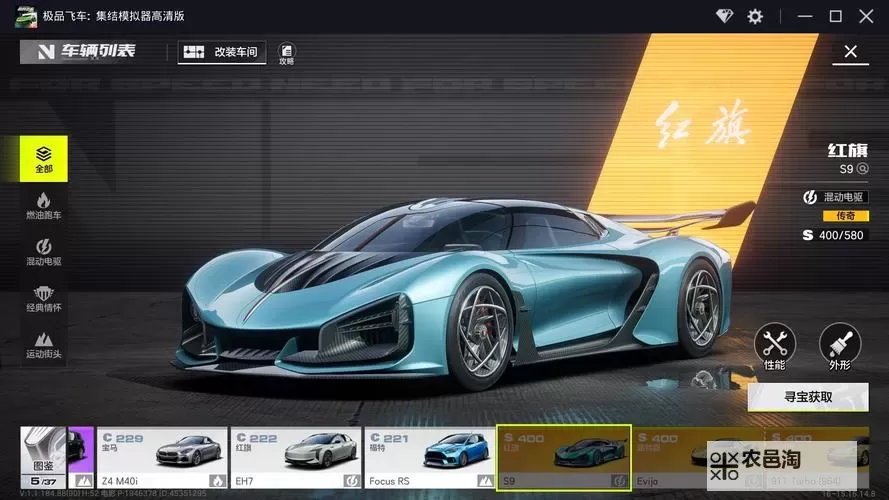Select the 红旗 S9 car card
The height and width of the screenshot is (500, 889).
point(564,458)
